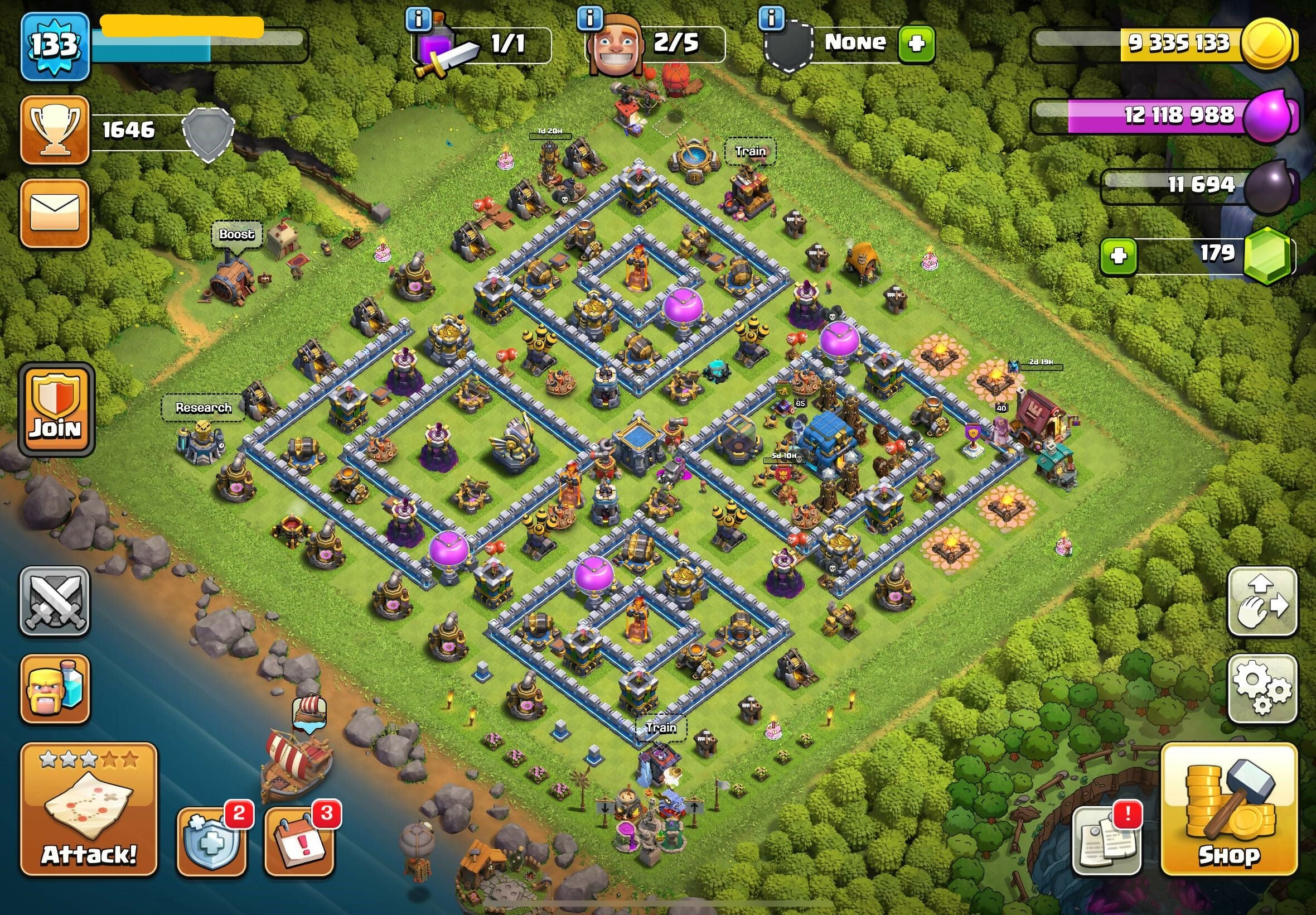Tap the Attack! map button
The width and height of the screenshot is (1316, 915).
tap(89, 810)
